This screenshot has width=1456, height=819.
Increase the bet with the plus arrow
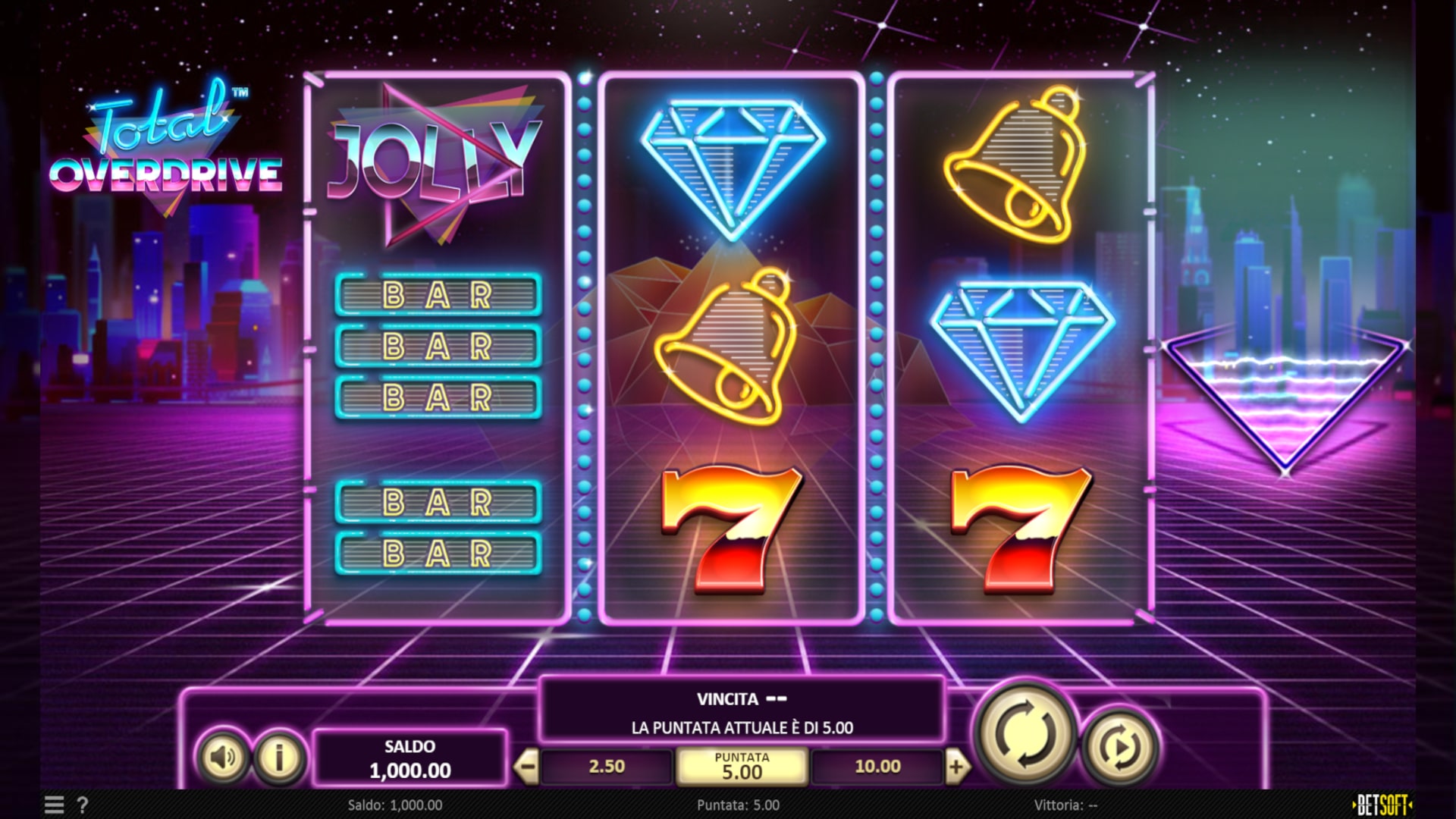coord(957,767)
